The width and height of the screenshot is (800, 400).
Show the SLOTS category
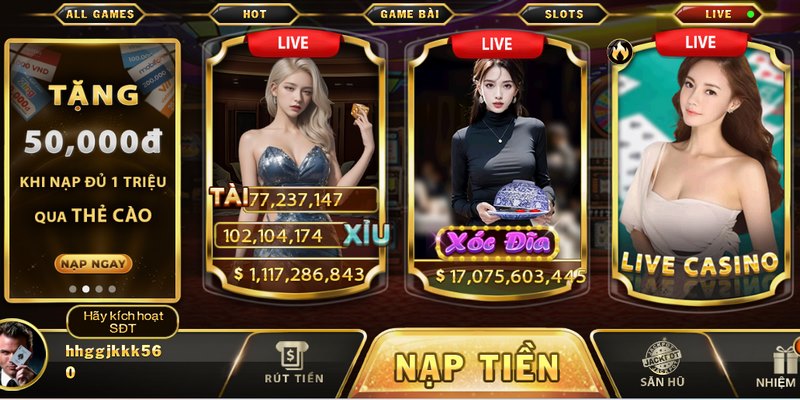click(x=564, y=14)
